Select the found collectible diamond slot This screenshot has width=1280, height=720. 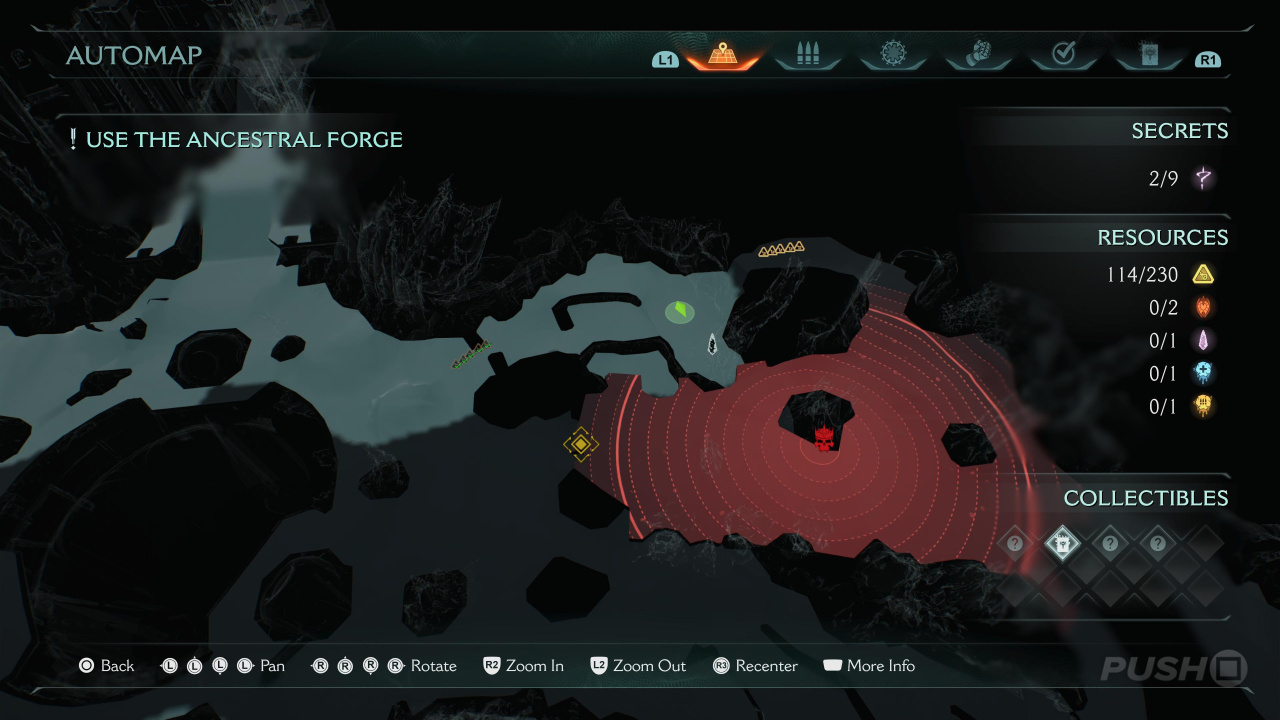click(x=1062, y=544)
